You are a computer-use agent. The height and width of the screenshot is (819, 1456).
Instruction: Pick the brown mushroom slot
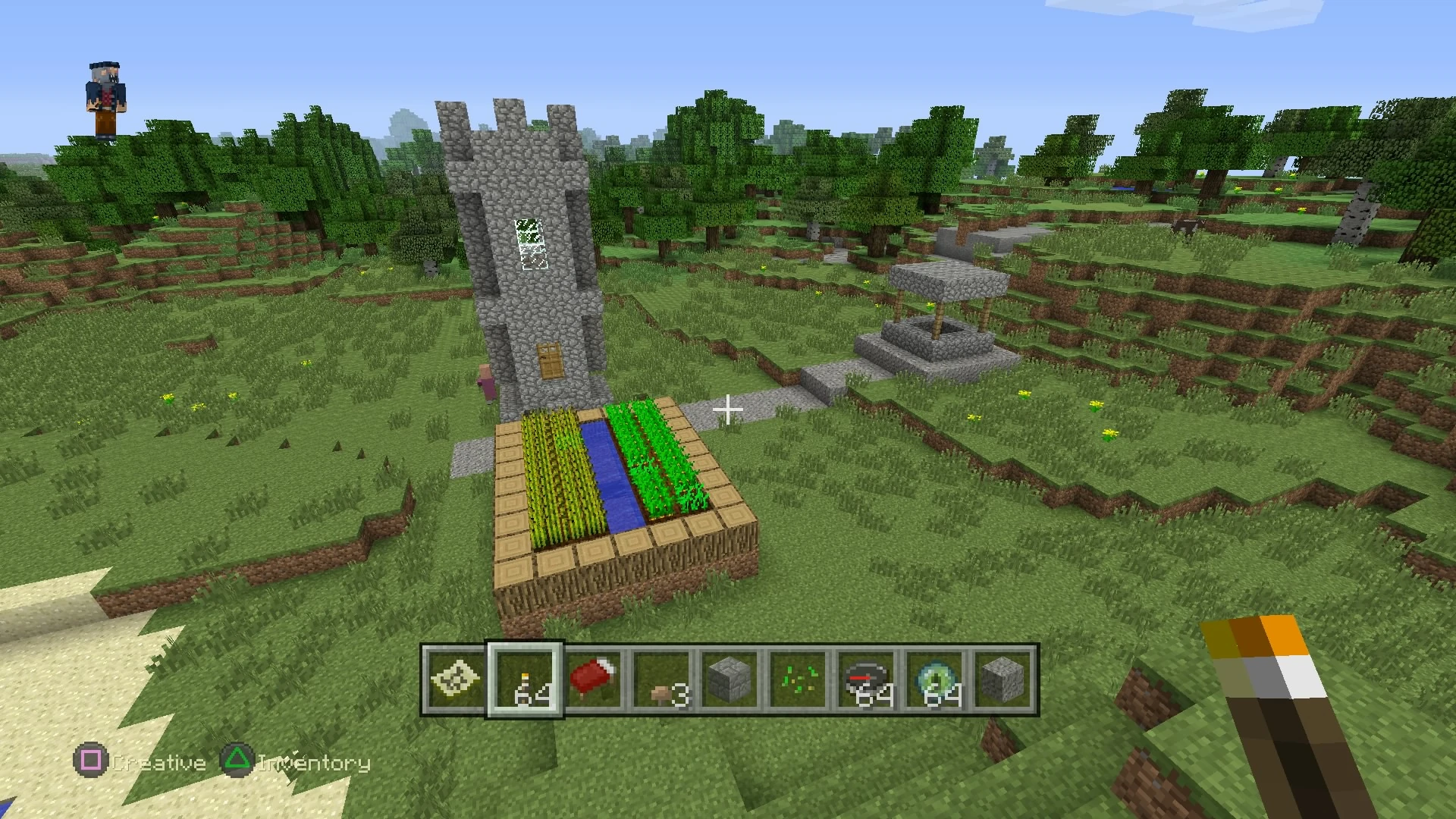tap(663, 680)
